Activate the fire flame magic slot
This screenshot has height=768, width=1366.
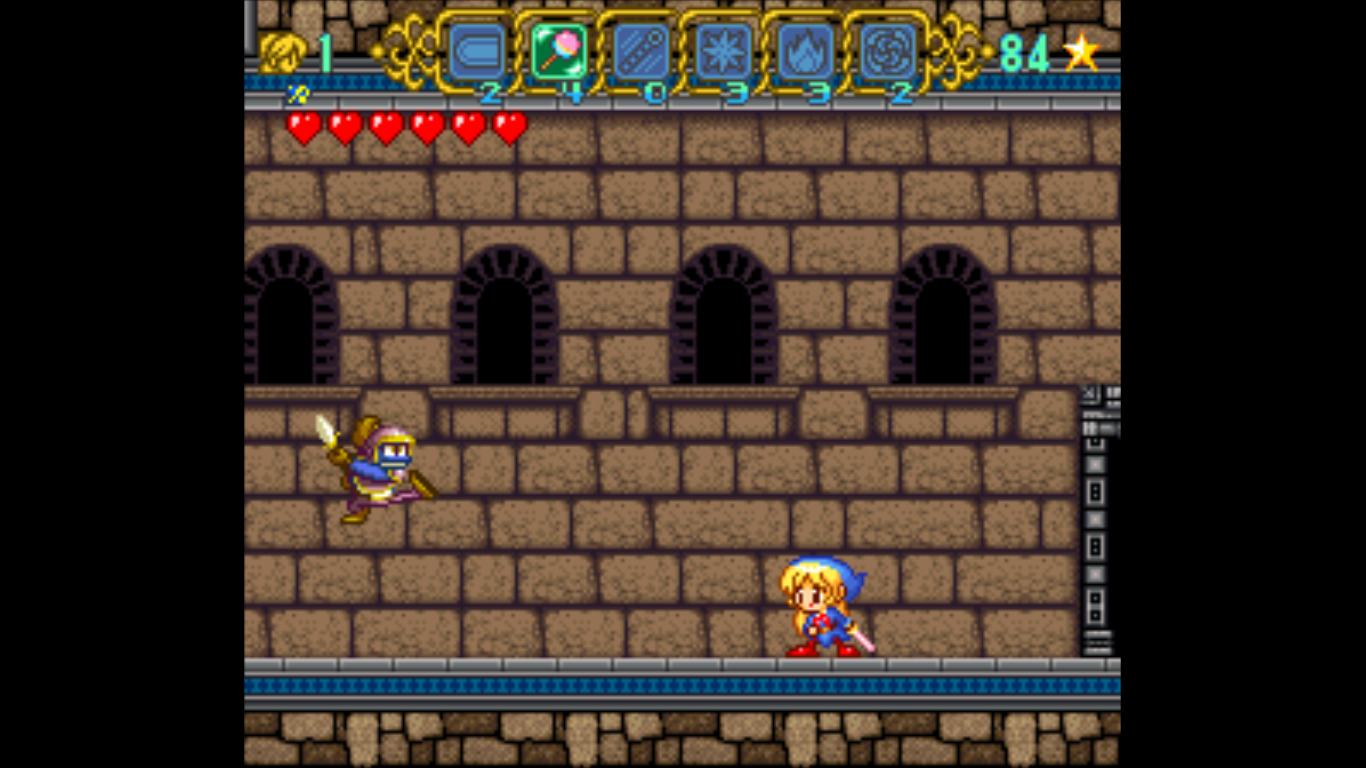point(805,51)
